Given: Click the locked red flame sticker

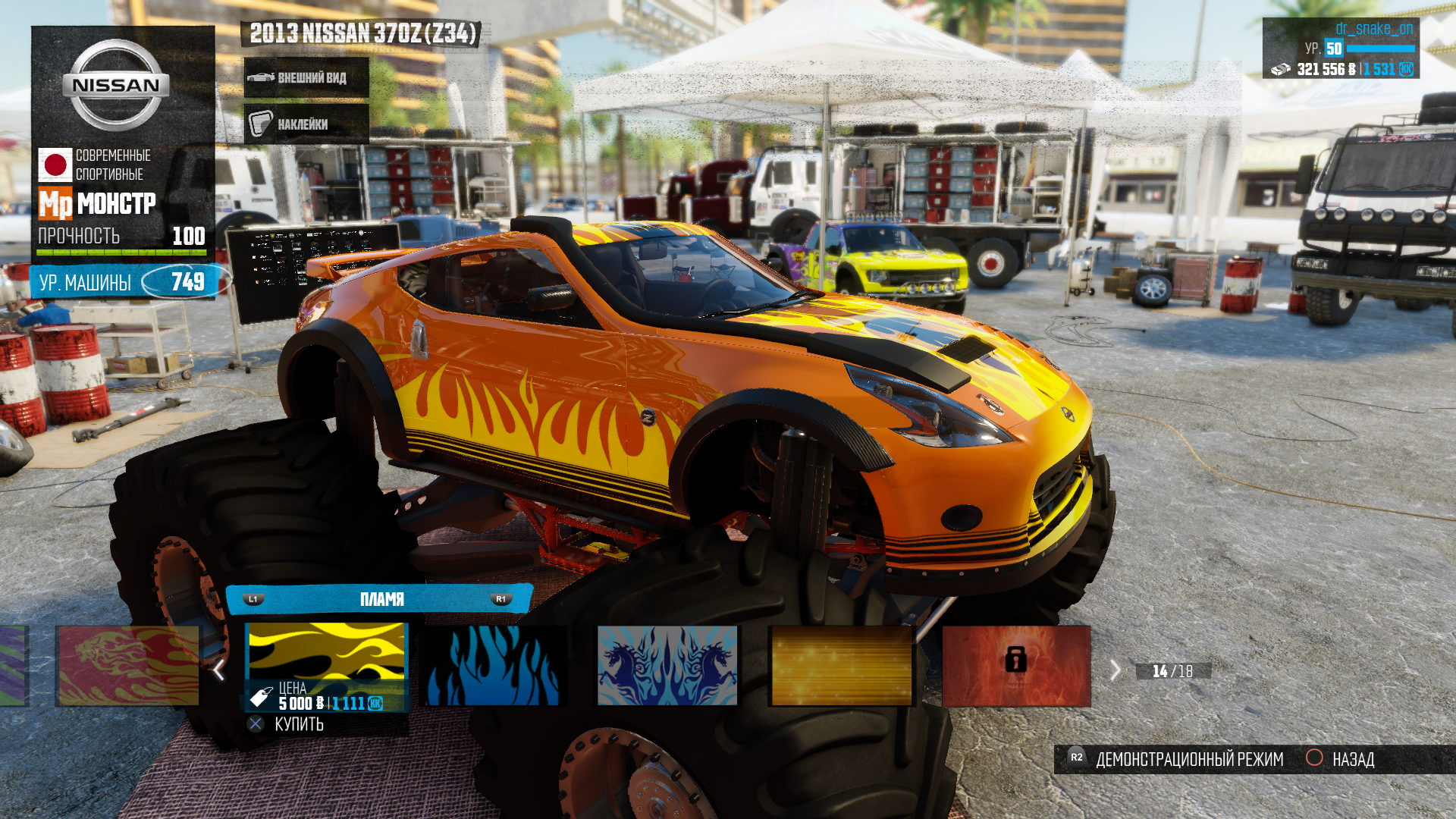Looking at the screenshot, I should tap(1016, 666).
